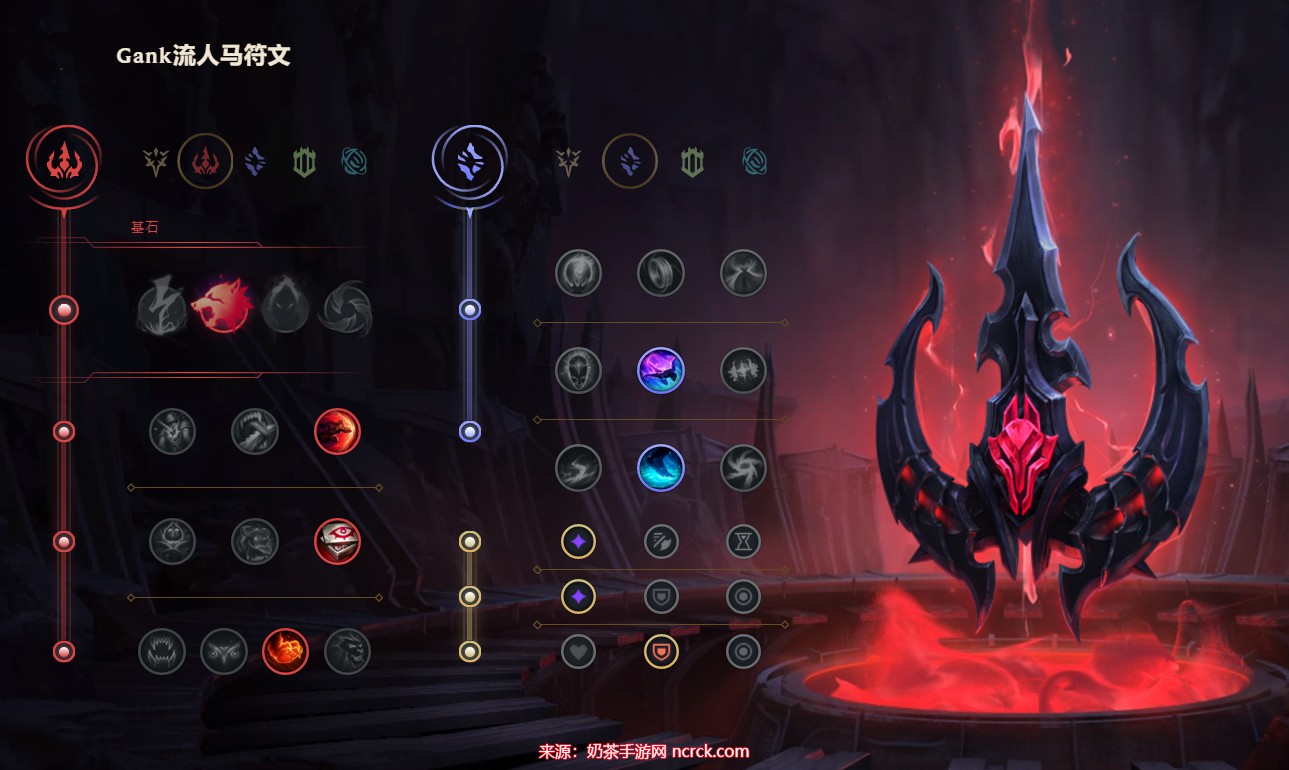1289x770 pixels.
Task: Pick the Ghost Poro rune
Action: pyautogui.click(x=255, y=541)
